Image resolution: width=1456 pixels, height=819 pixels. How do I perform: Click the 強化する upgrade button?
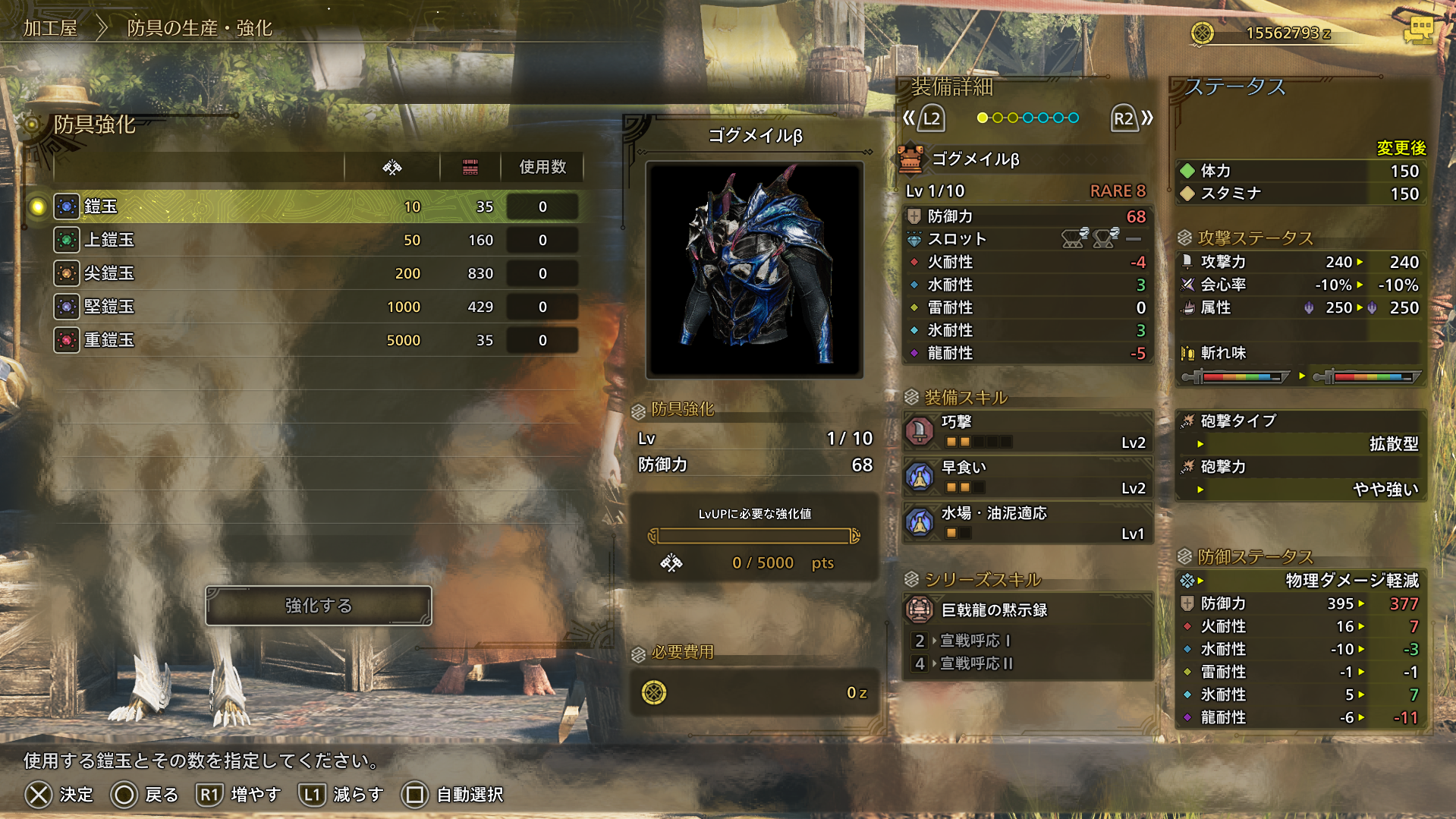click(x=319, y=606)
